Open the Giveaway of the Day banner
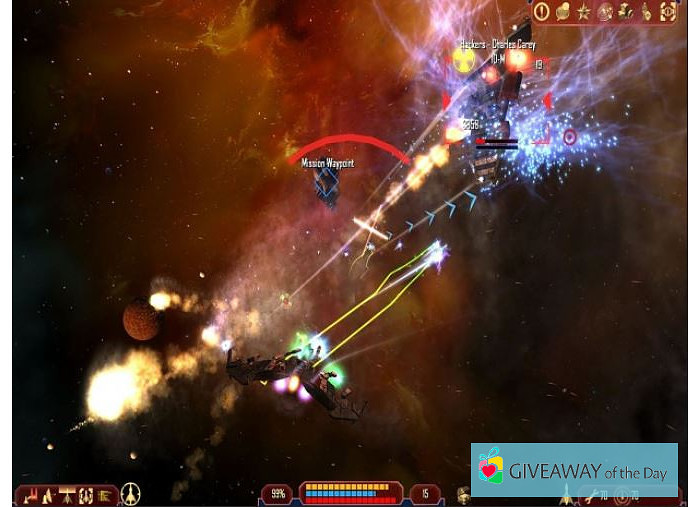Screen dimensions: 700x507 coord(574,471)
